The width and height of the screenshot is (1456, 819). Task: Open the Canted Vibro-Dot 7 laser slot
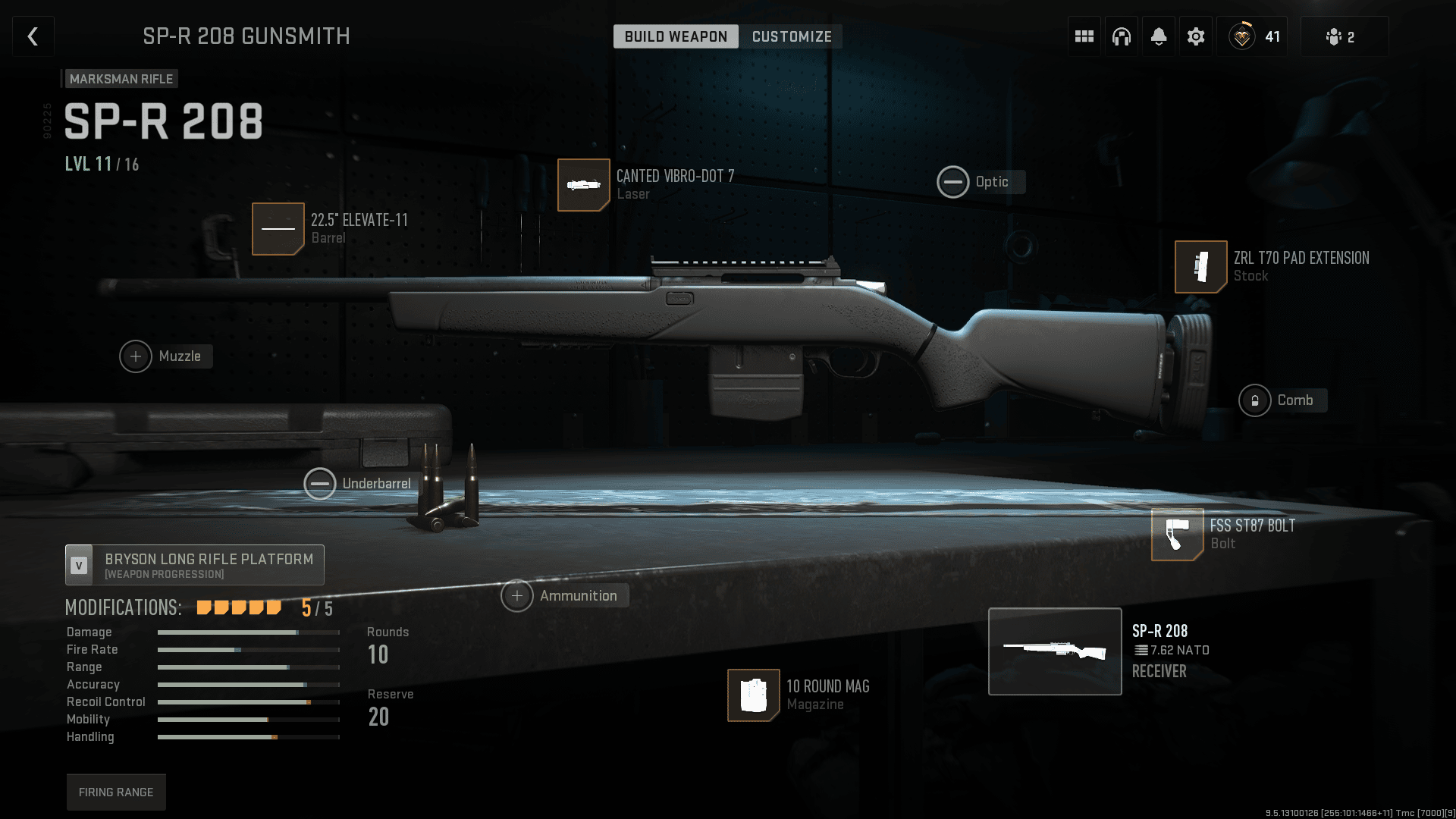click(584, 185)
